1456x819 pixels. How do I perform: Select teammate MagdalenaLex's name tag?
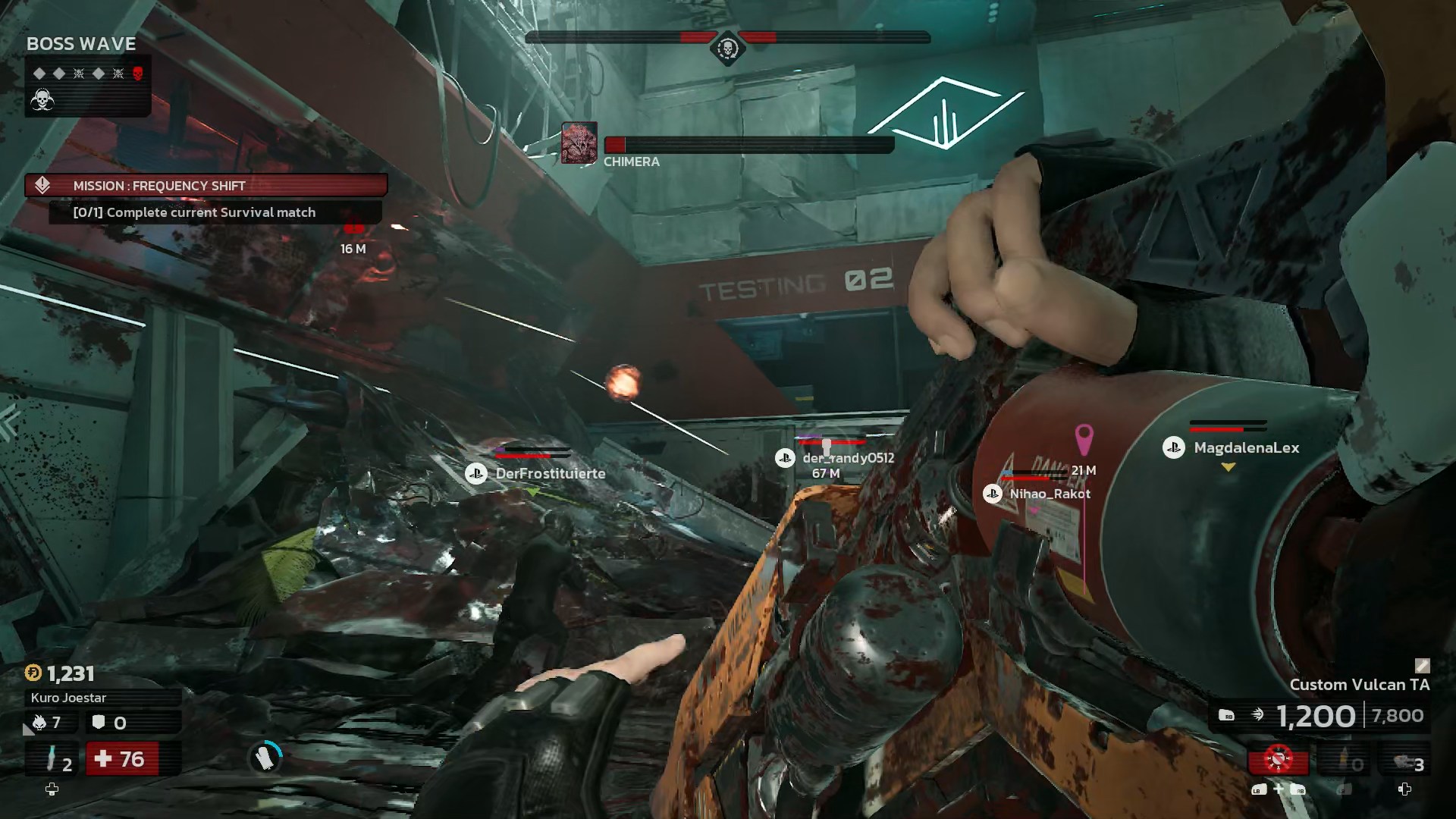tap(1246, 448)
